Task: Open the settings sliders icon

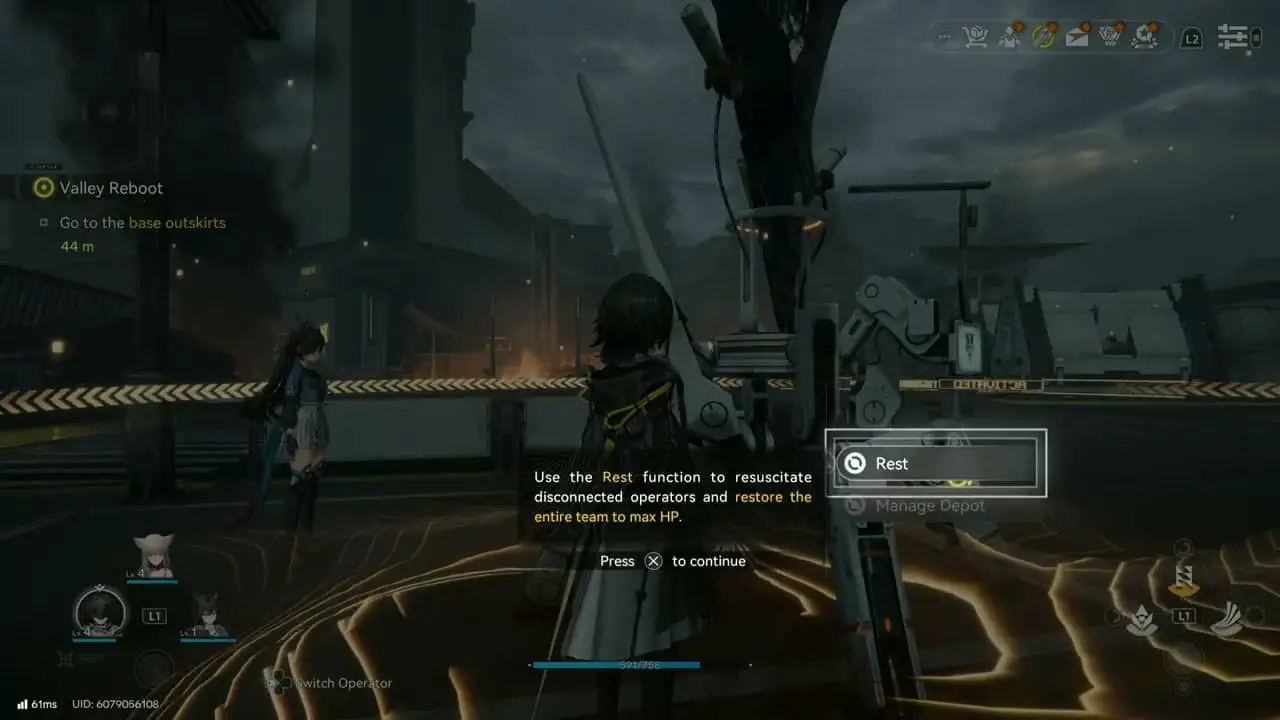Action: [1232, 38]
